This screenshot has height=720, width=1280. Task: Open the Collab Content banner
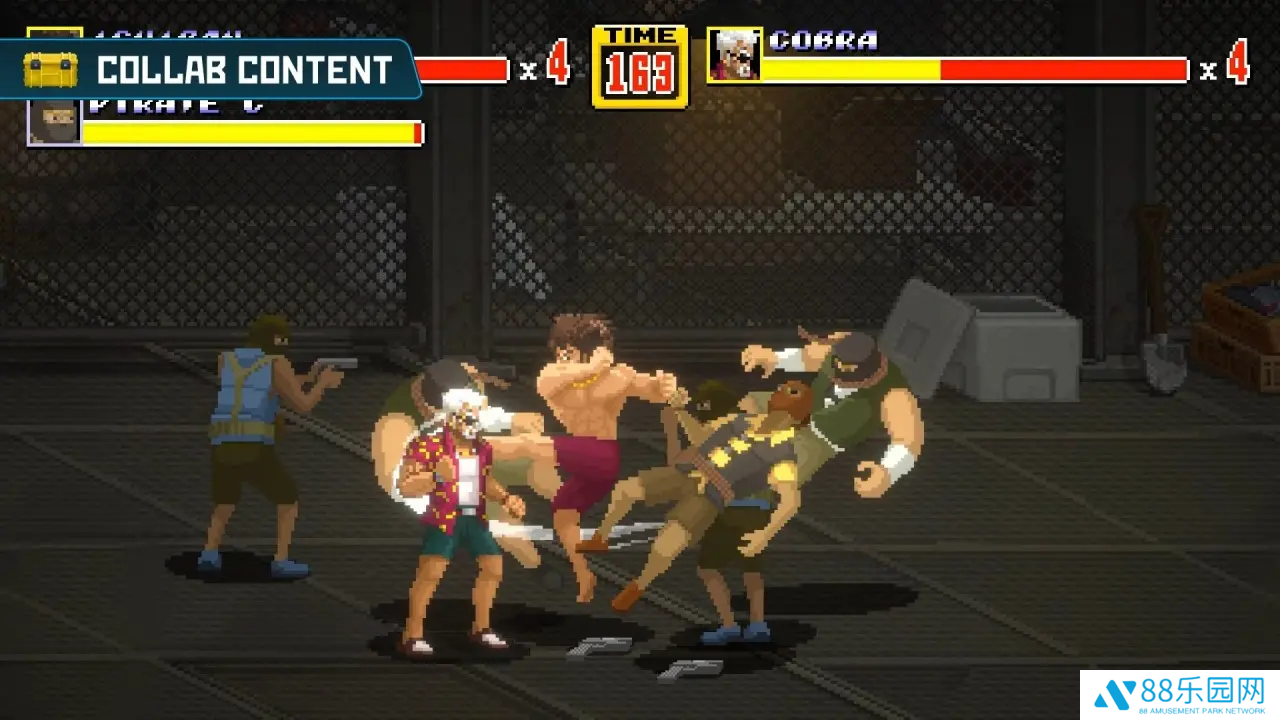[210, 70]
